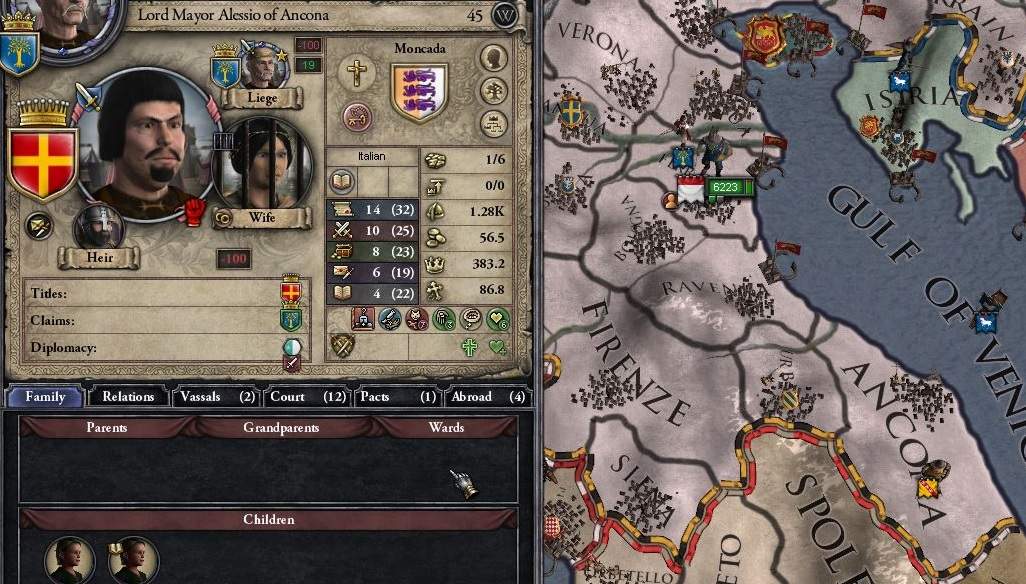This screenshot has width=1026, height=584.
Task: Select the Pacts tab
Action: click(x=397, y=397)
